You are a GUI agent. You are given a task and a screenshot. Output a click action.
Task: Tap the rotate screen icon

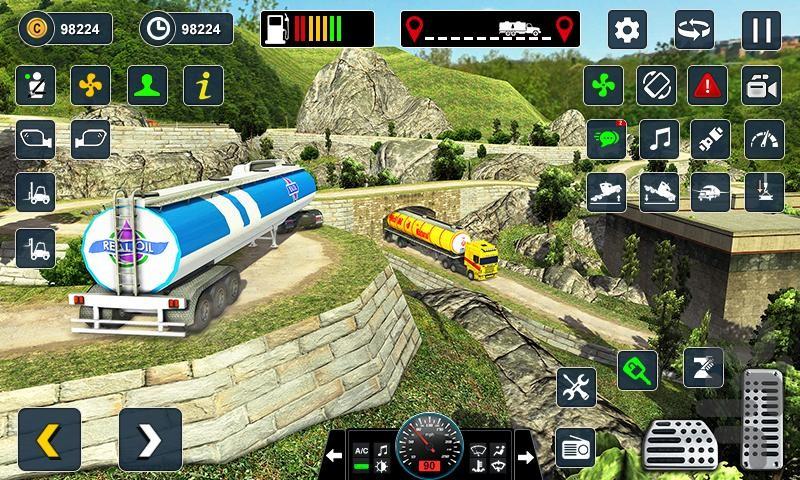tap(658, 85)
